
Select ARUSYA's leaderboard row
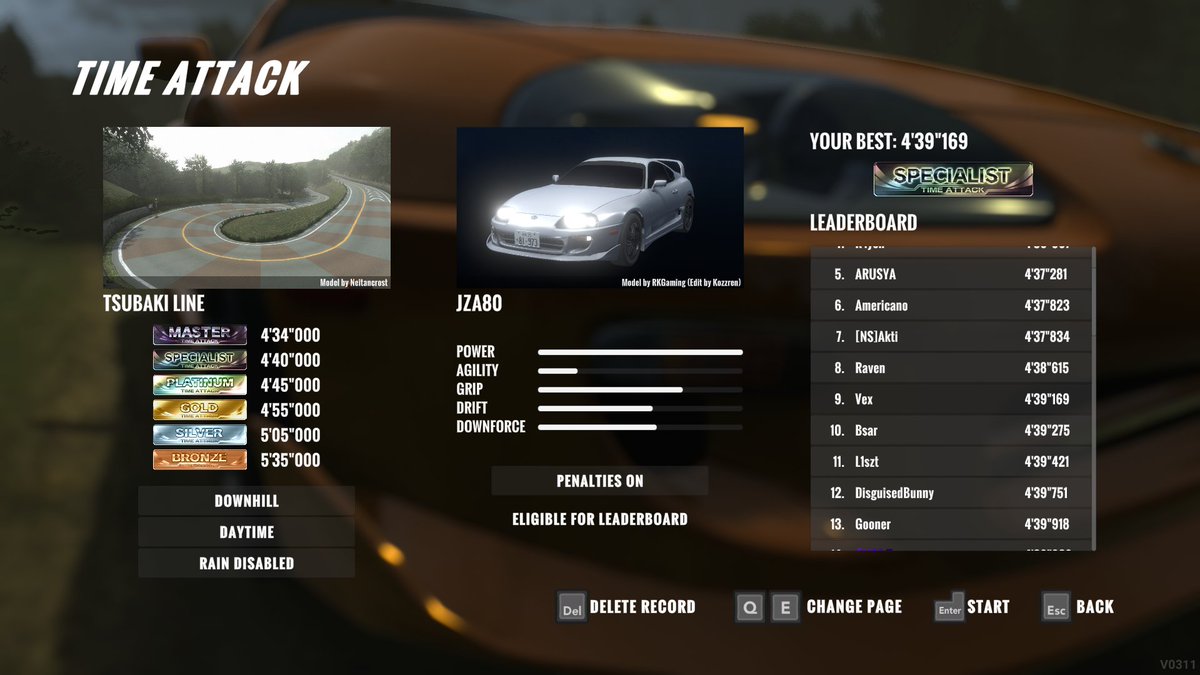[951, 274]
